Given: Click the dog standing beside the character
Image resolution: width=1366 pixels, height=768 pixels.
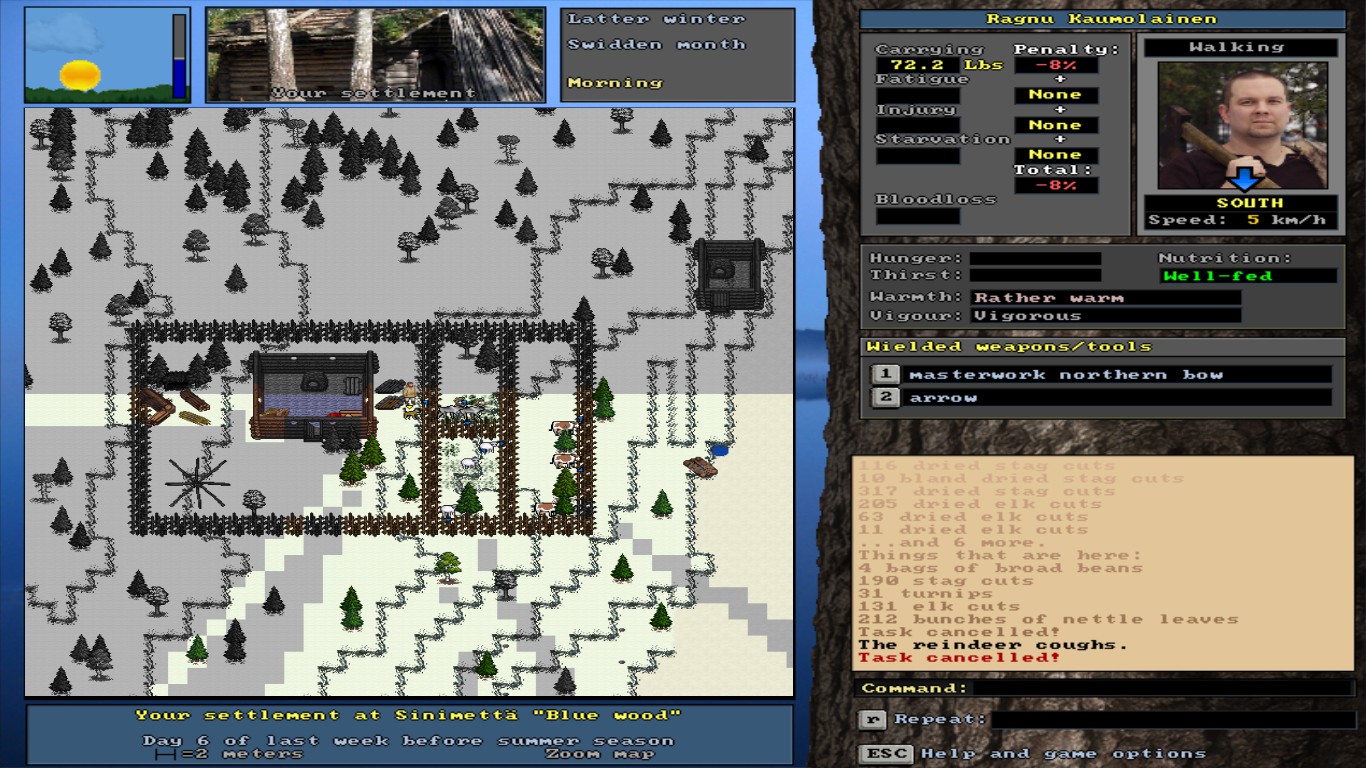Looking at the screenshot, I should point(408,413).
